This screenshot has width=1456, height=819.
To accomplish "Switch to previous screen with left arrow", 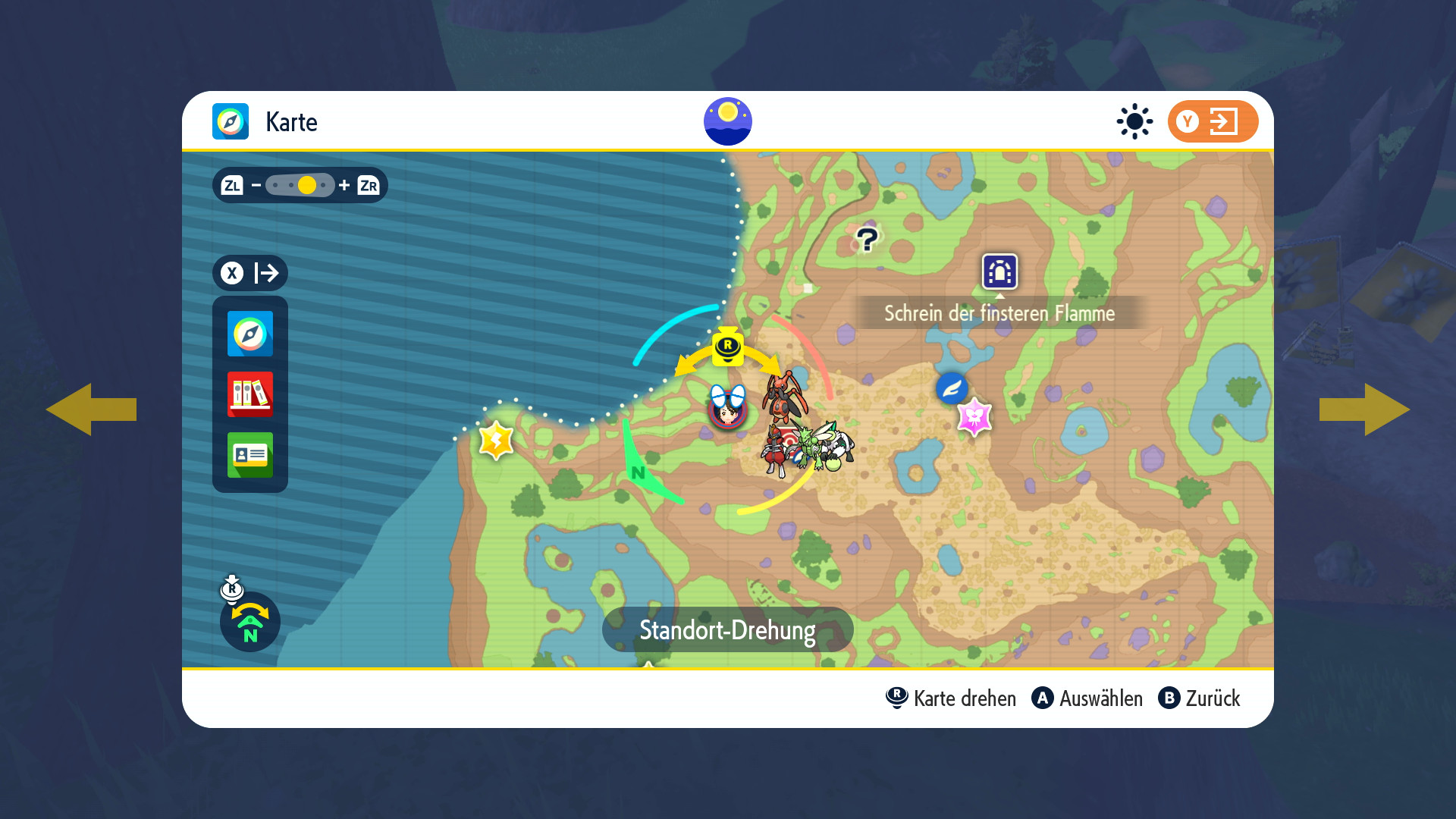I will point(91,409).
